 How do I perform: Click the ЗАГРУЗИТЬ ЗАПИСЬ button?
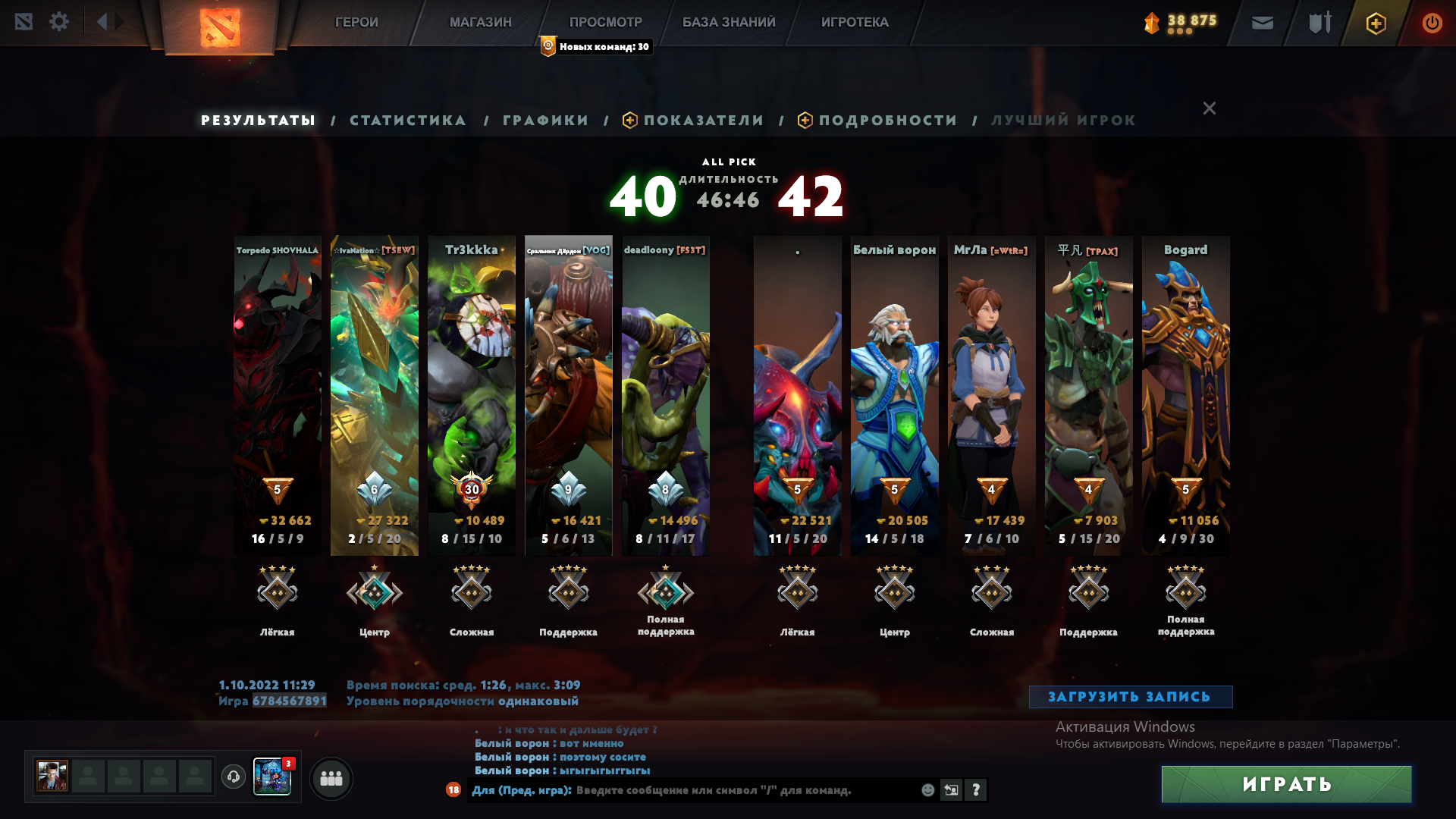tap(1129, 695)
